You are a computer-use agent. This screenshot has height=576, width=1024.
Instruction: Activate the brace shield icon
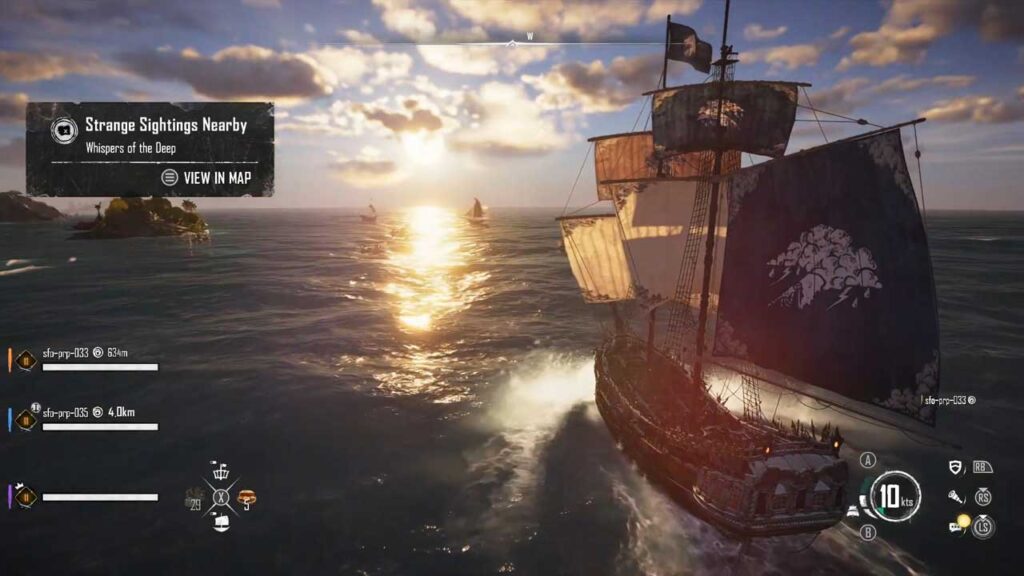pos(956,467)
